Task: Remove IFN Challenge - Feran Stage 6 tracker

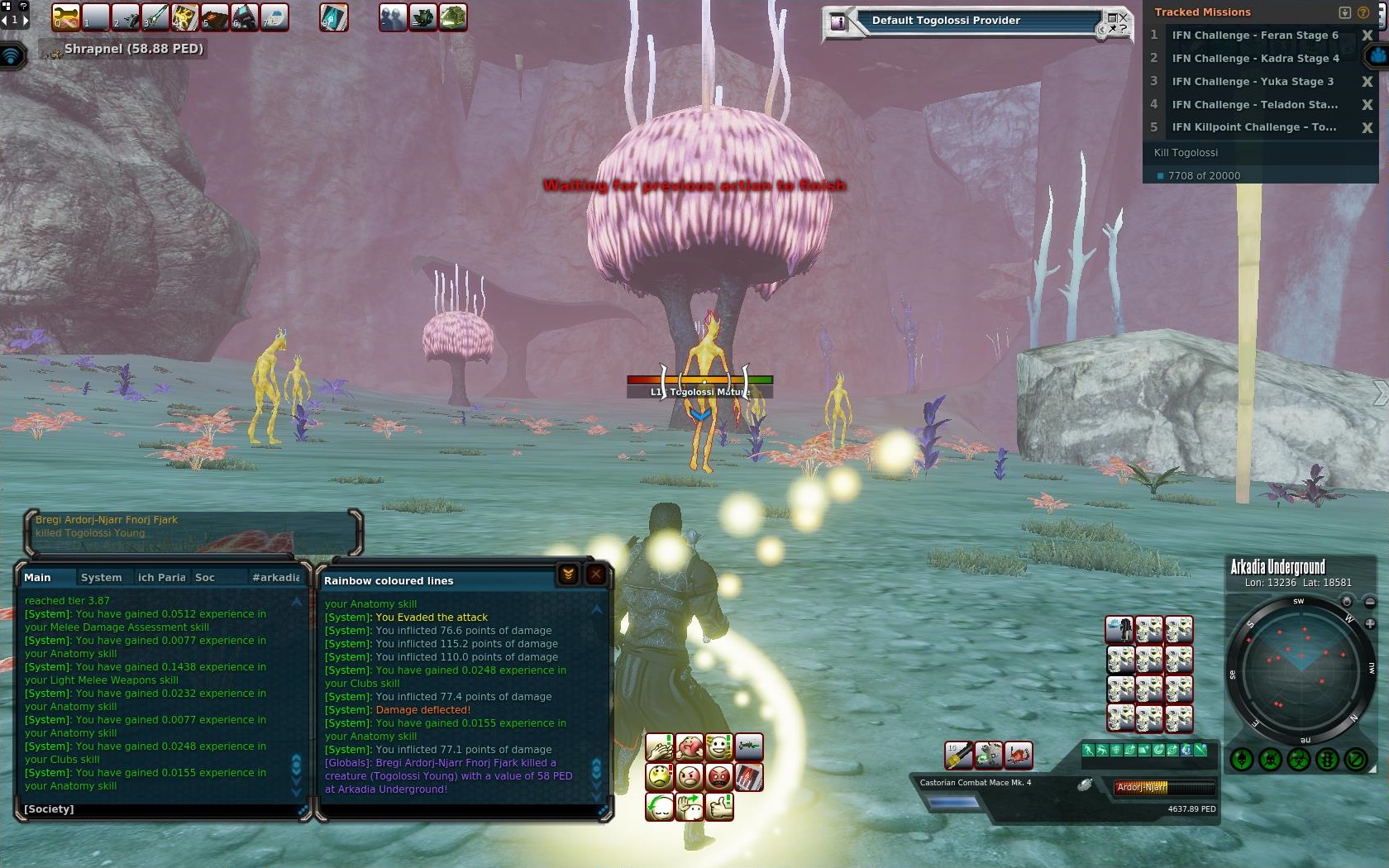Action: pyautogui.click(x=1367, y=36)
